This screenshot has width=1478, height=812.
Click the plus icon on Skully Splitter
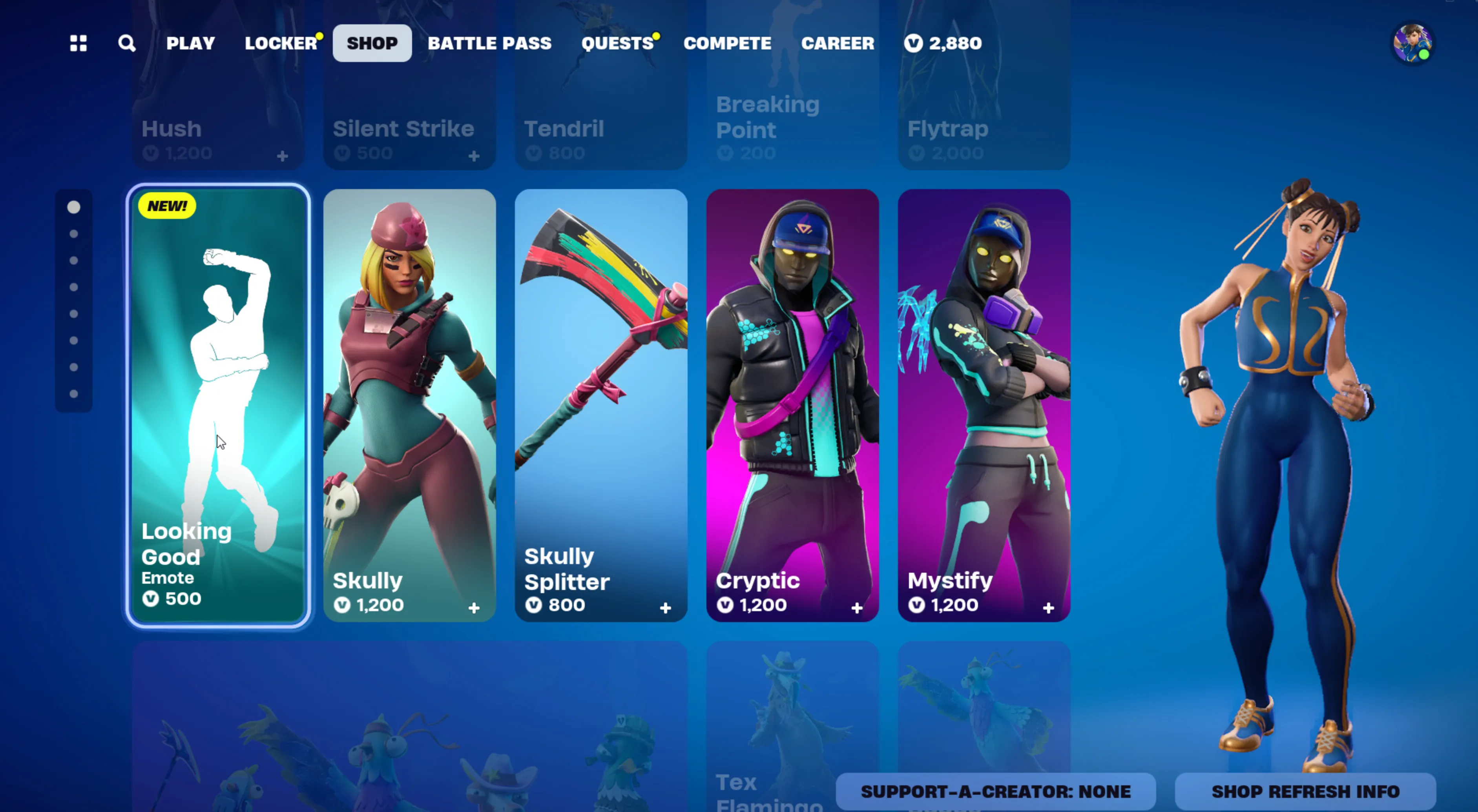point(666,608)
